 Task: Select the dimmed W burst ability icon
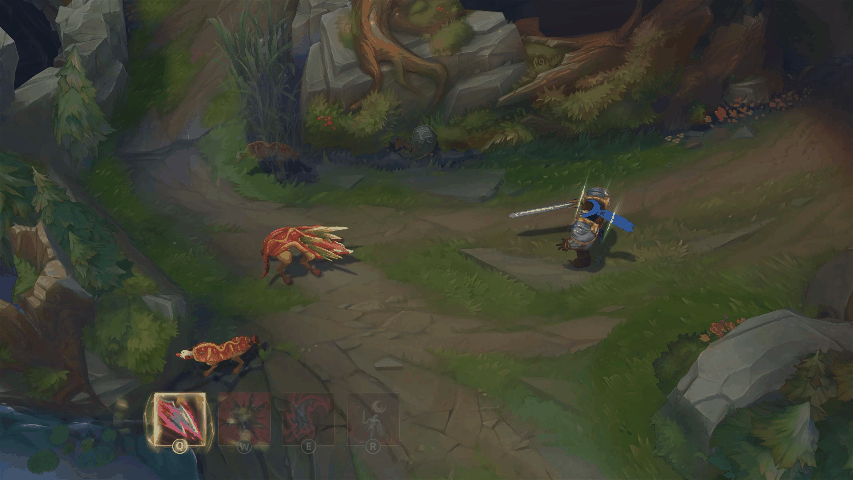[245, 418]
